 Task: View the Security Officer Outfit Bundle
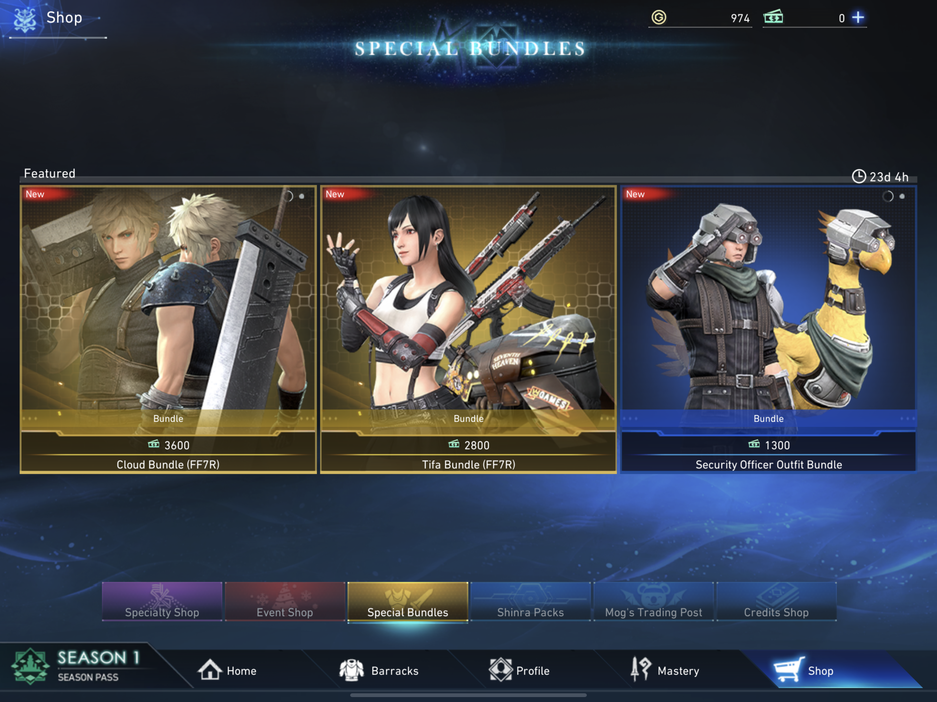point(768,310)
